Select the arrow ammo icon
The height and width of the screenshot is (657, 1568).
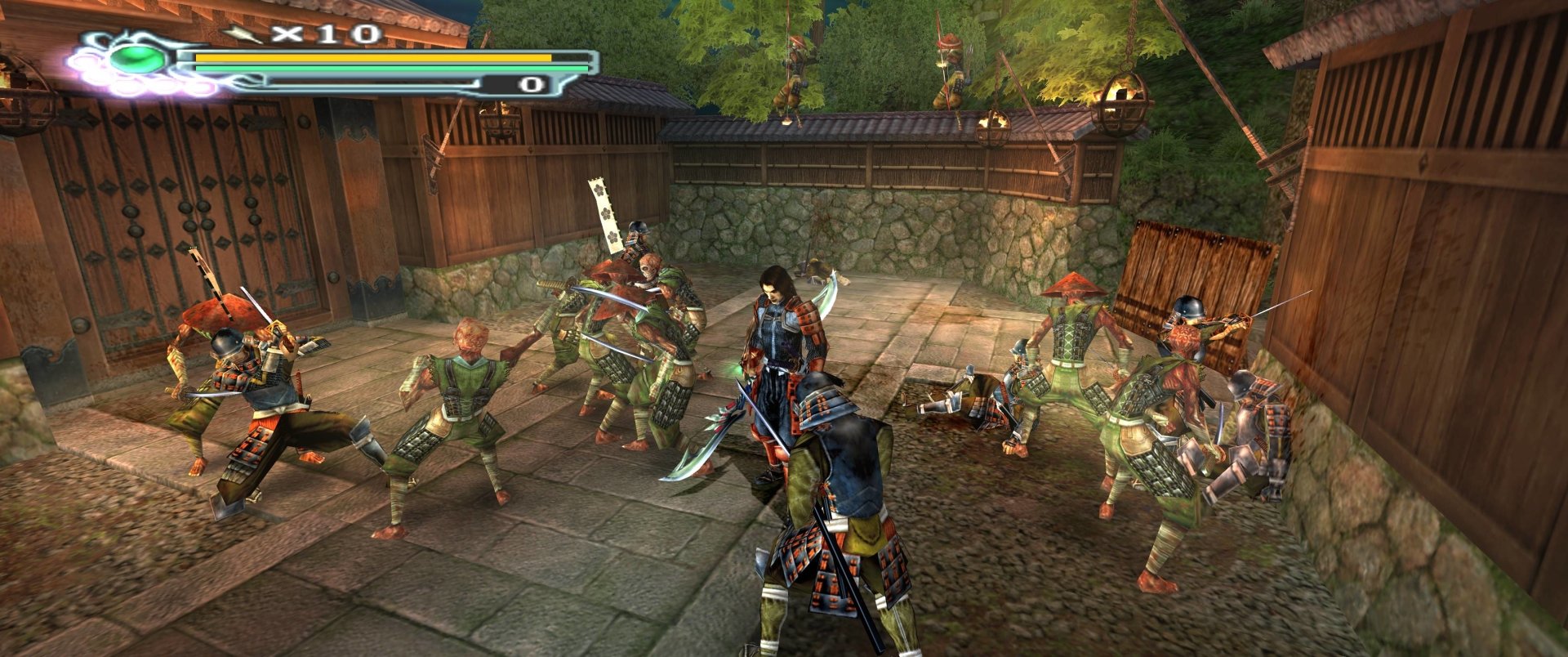[243, 34]
